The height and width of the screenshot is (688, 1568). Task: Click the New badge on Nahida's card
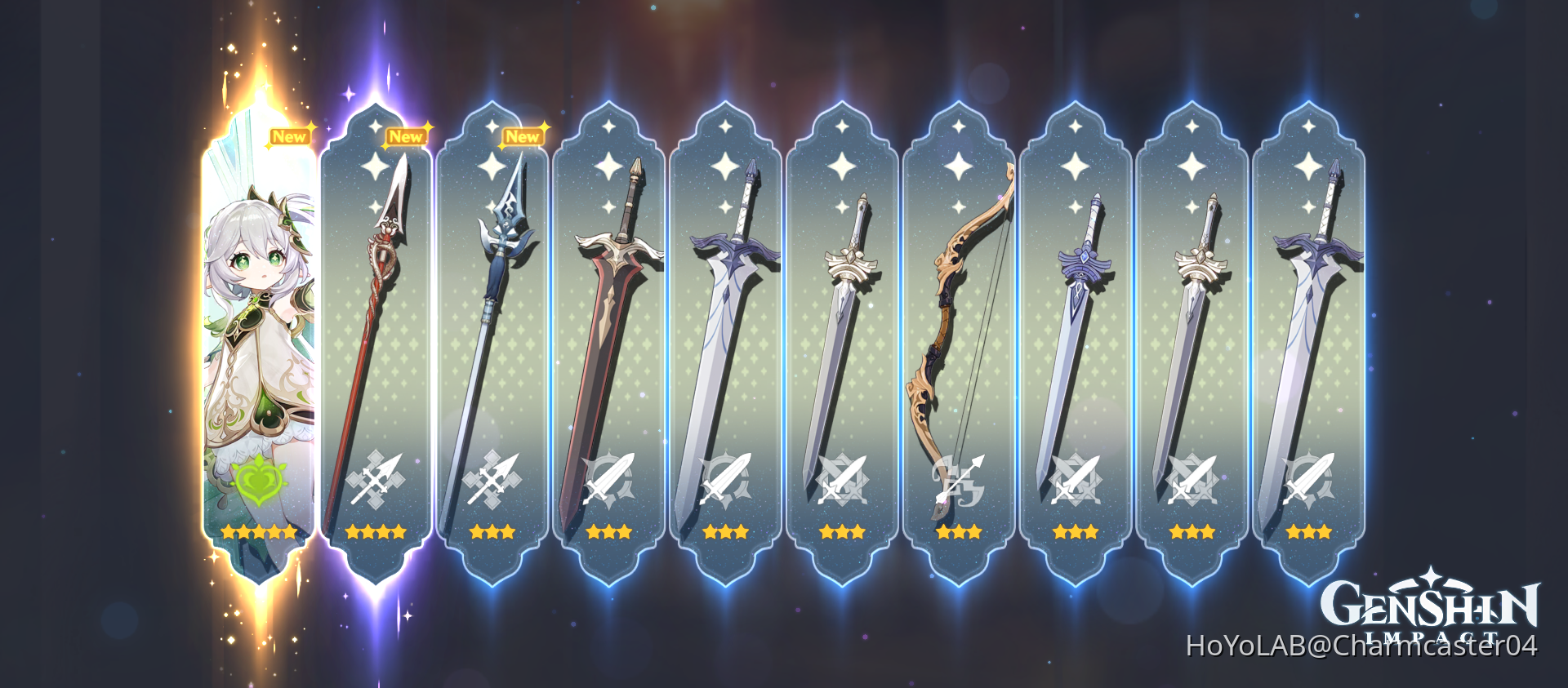[292, 137]
